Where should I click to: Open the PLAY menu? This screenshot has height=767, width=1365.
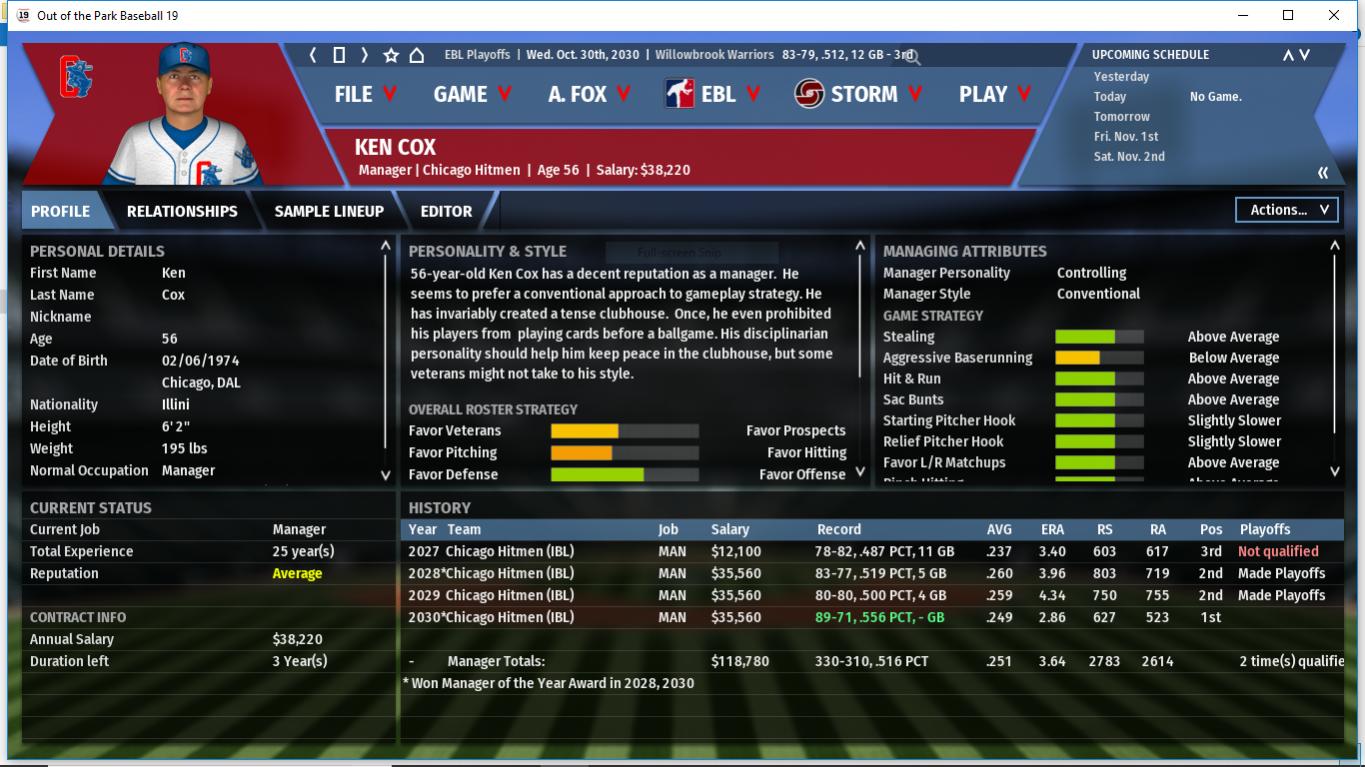tap(993, 94)
